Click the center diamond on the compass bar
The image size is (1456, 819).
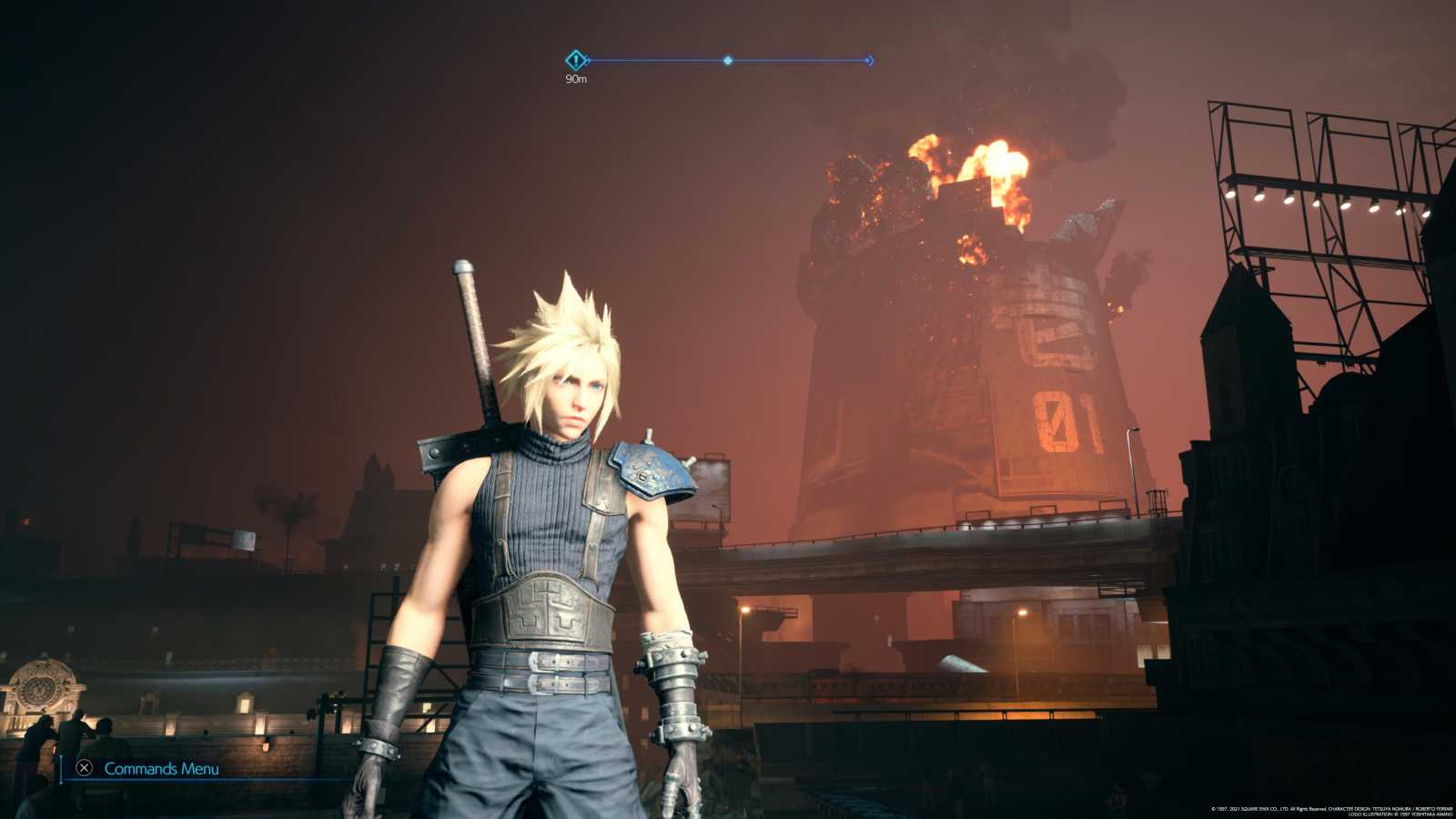pyautogui.click(x=728, y=61)
